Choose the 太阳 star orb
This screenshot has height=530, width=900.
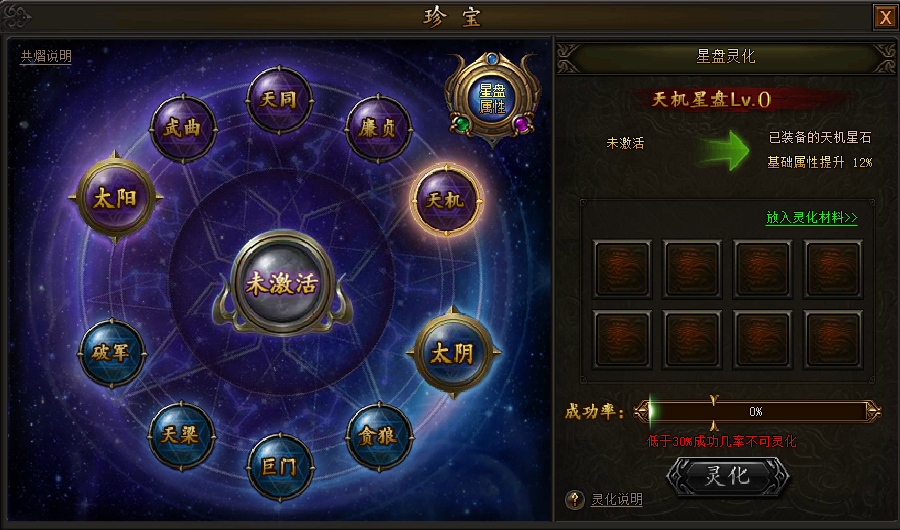click(x=113, y=196)
